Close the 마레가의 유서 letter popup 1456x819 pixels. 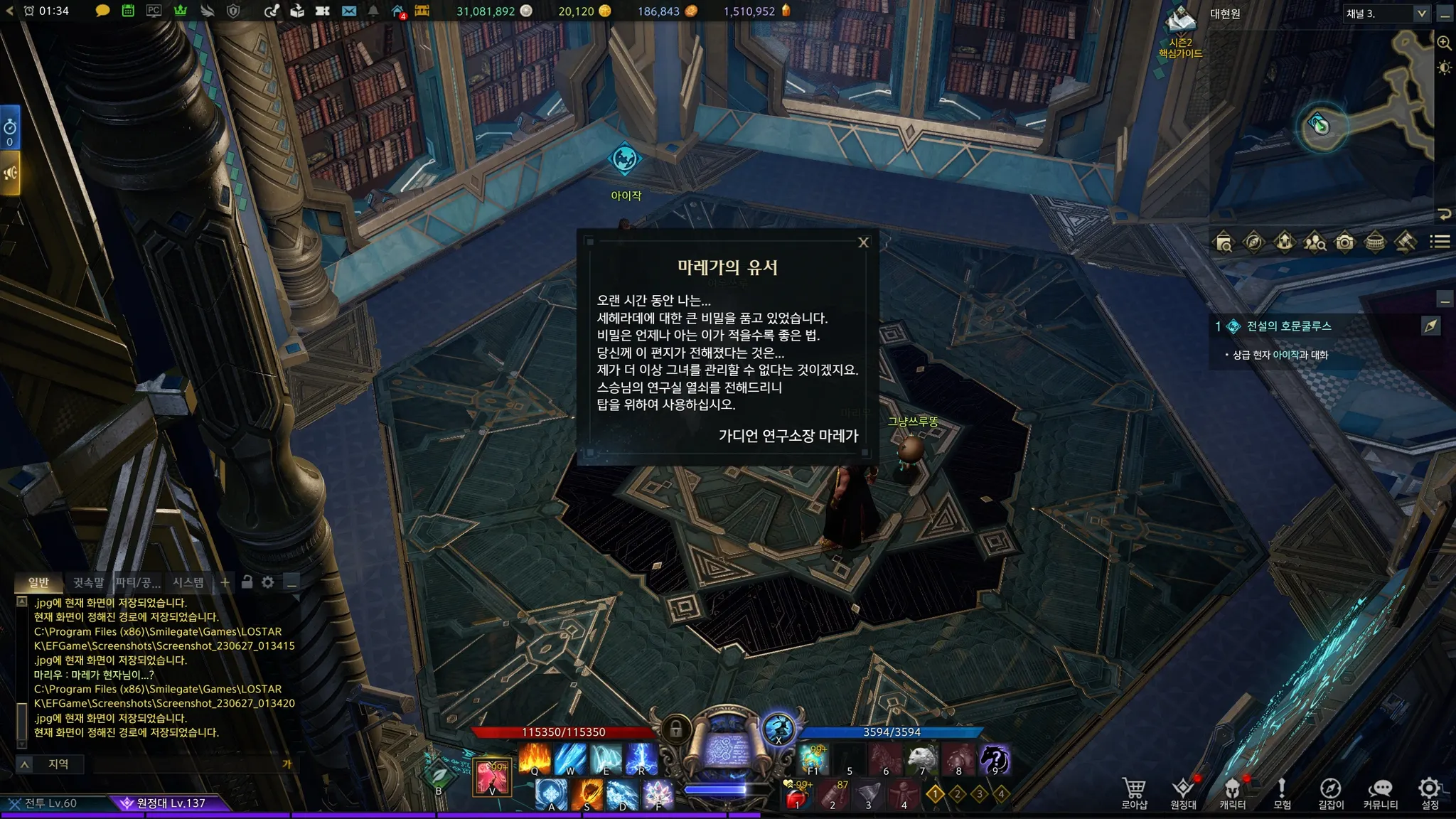[864, 242]
